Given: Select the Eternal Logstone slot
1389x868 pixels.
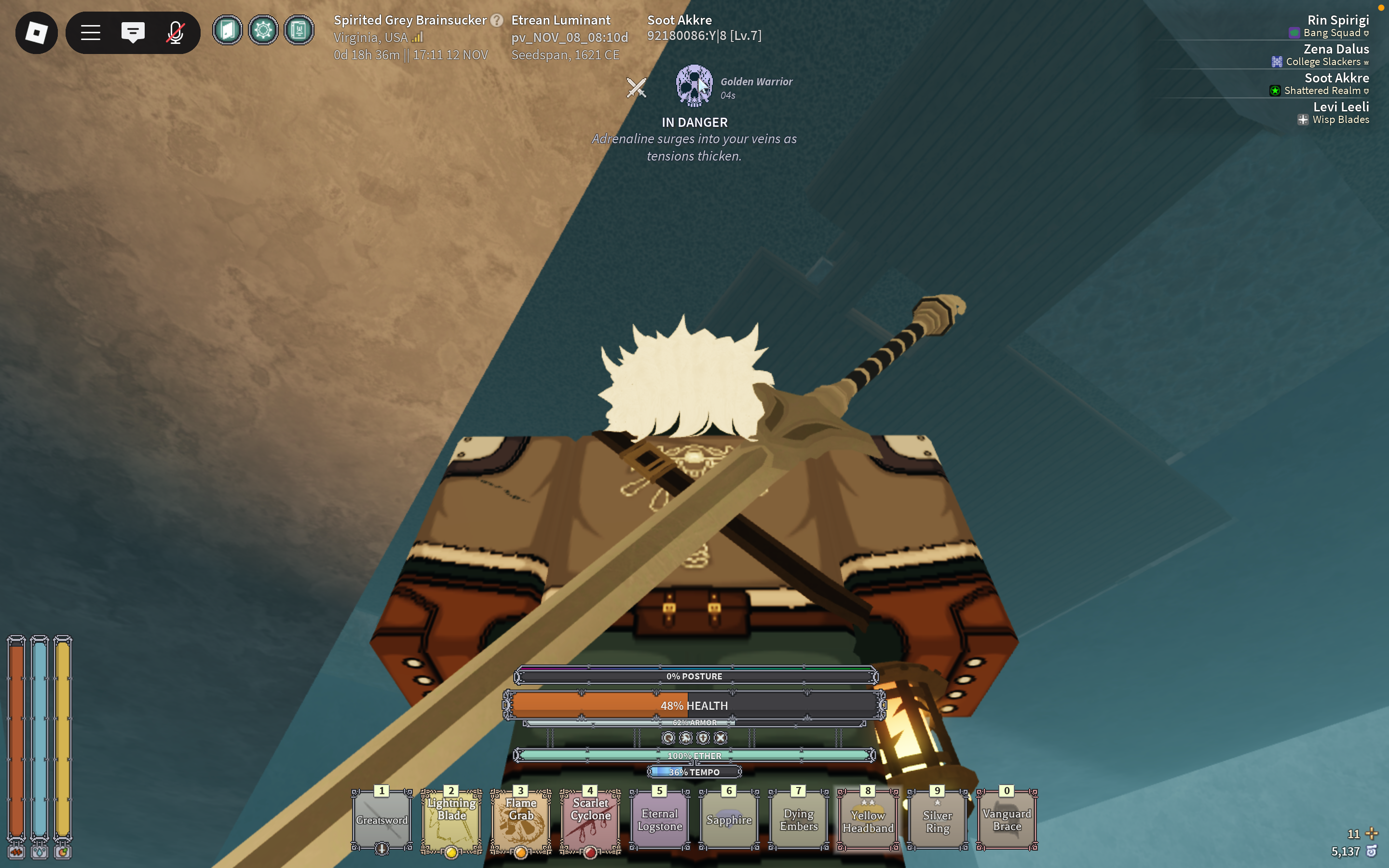Looking at the screenshot, I should 659,820.
